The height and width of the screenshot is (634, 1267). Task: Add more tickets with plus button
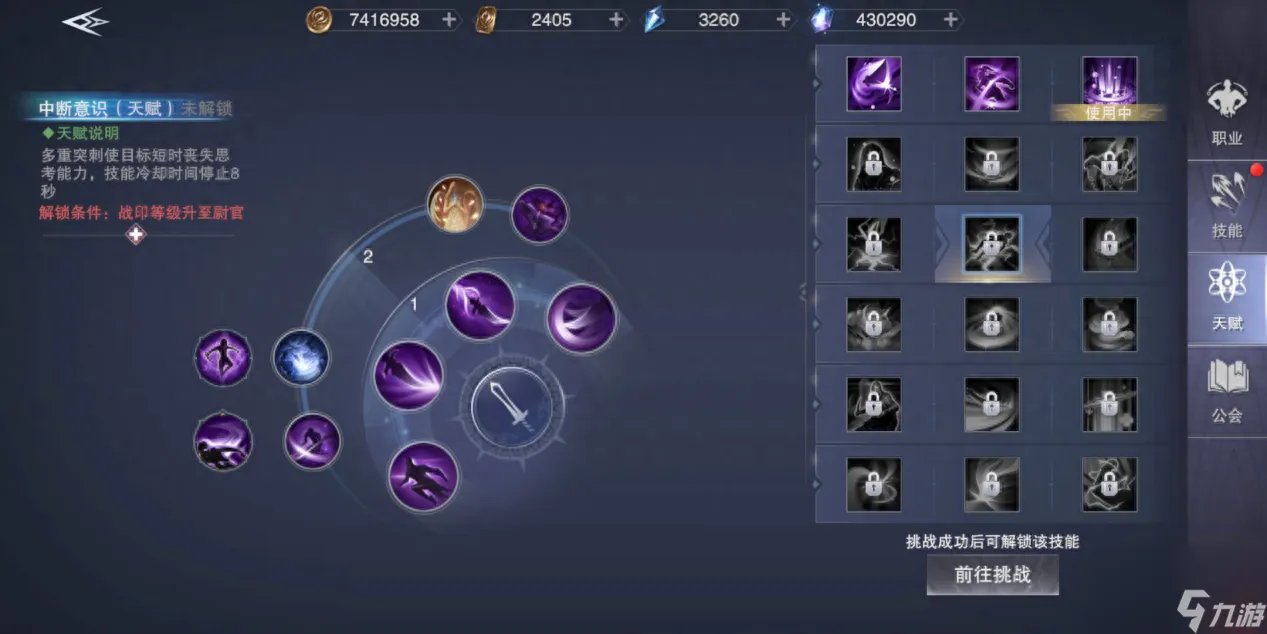(616, 19)
